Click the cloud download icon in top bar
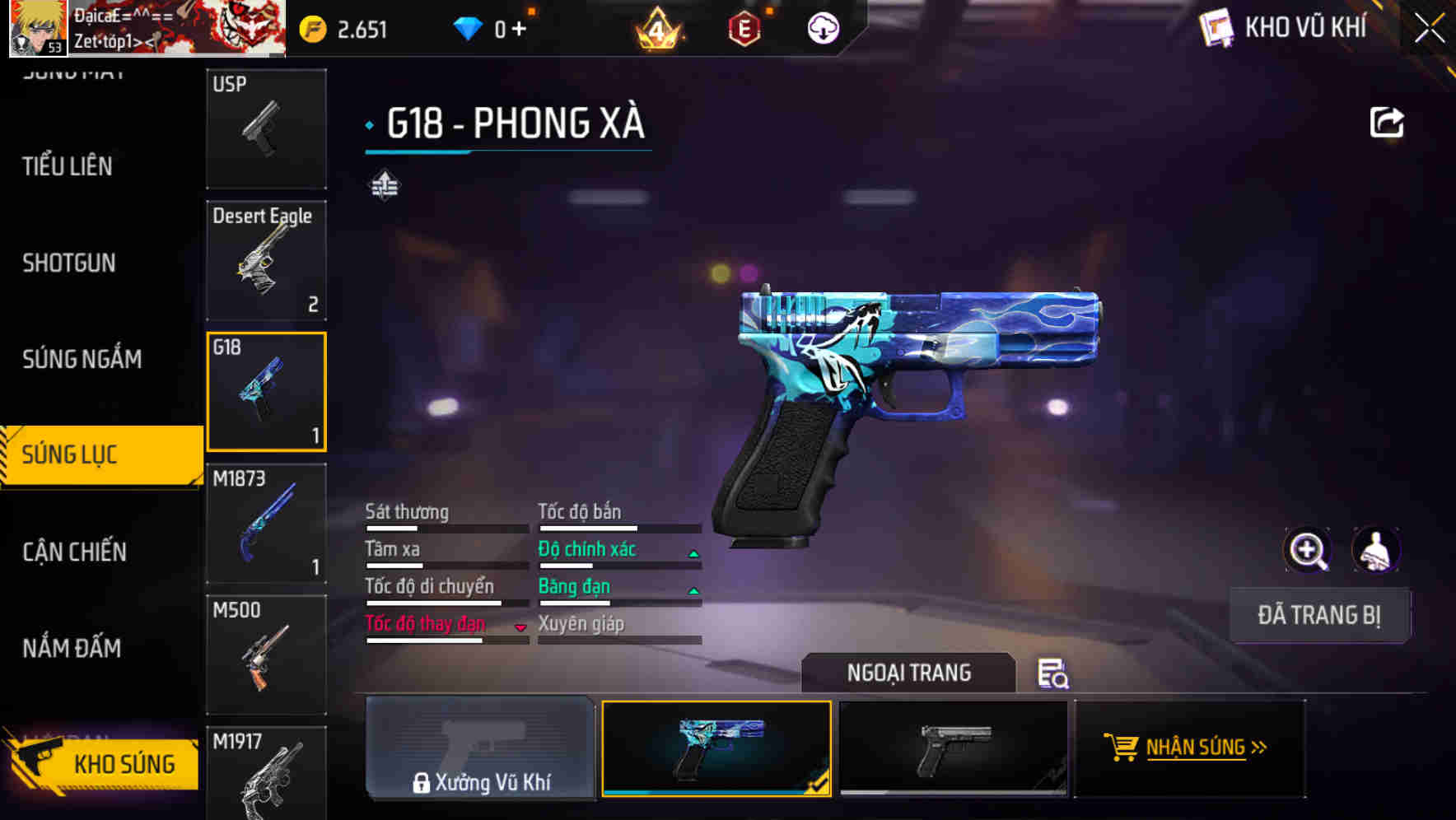 tap(823, 27)
